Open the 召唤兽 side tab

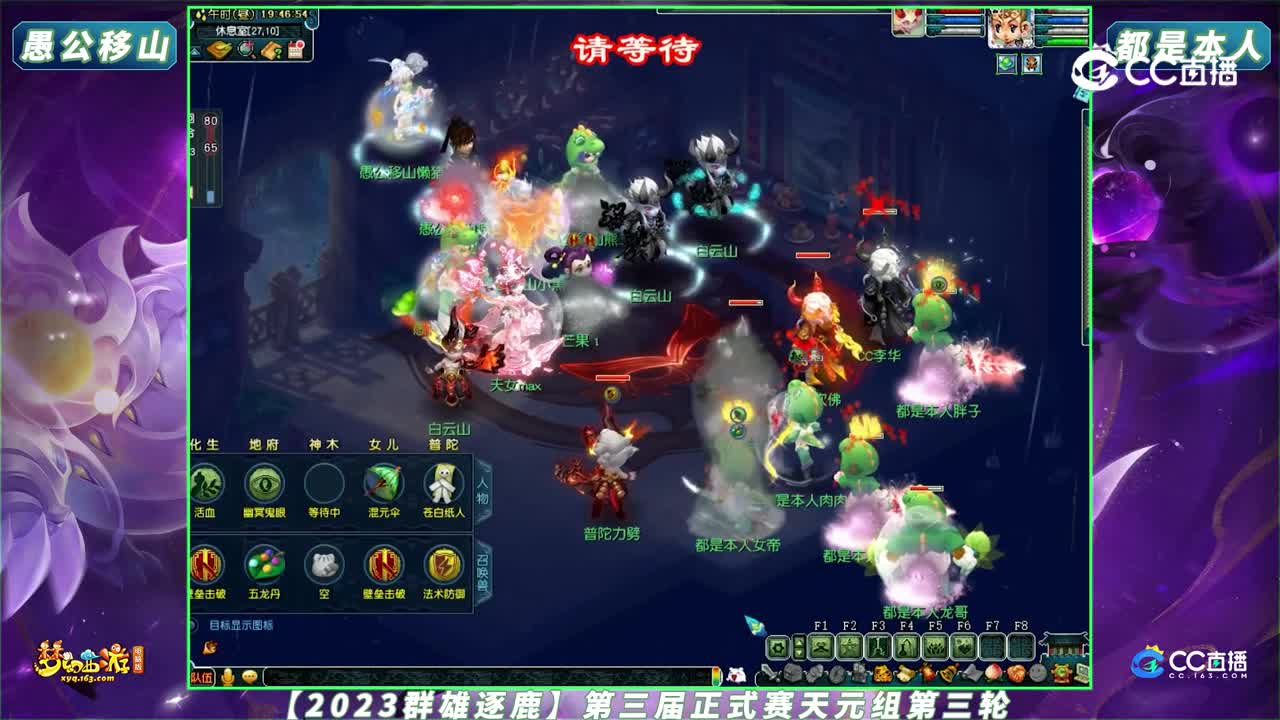coord(480,569)
